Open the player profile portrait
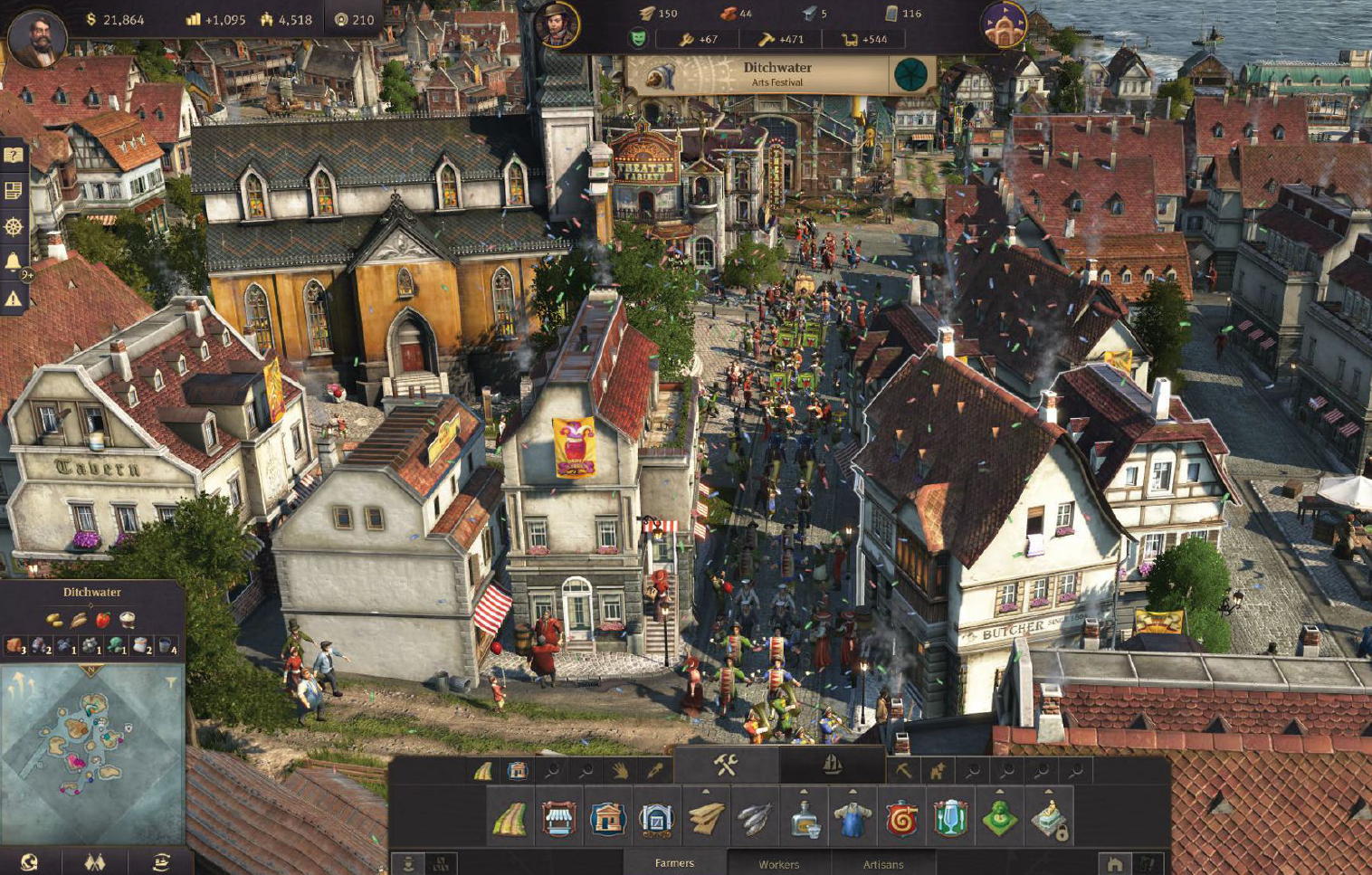Screen dimensions: 1372x875 point(36,38)
